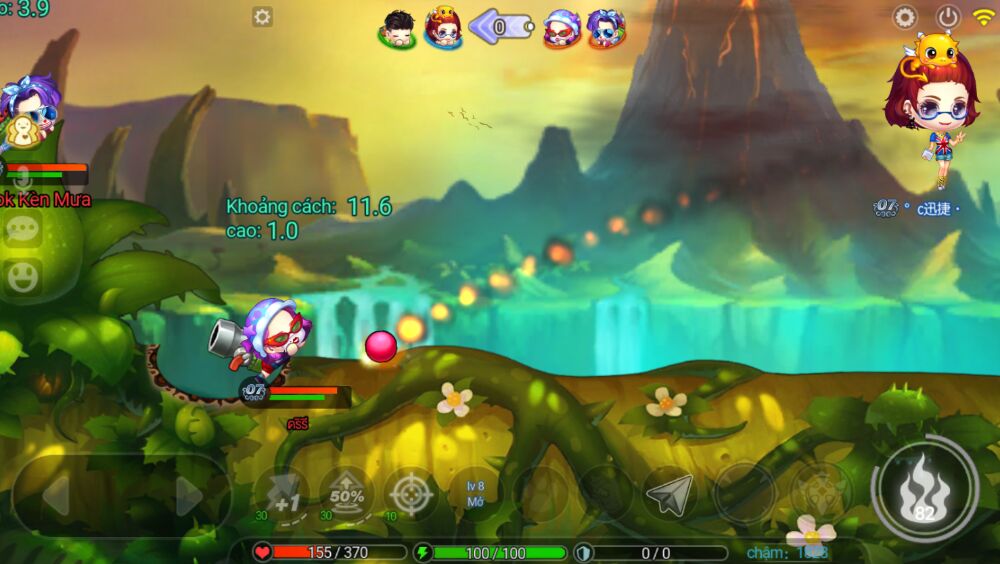This screenshot has width=1000, height=564.
Task: Use the paper plane skill
Action: [669, 493]
